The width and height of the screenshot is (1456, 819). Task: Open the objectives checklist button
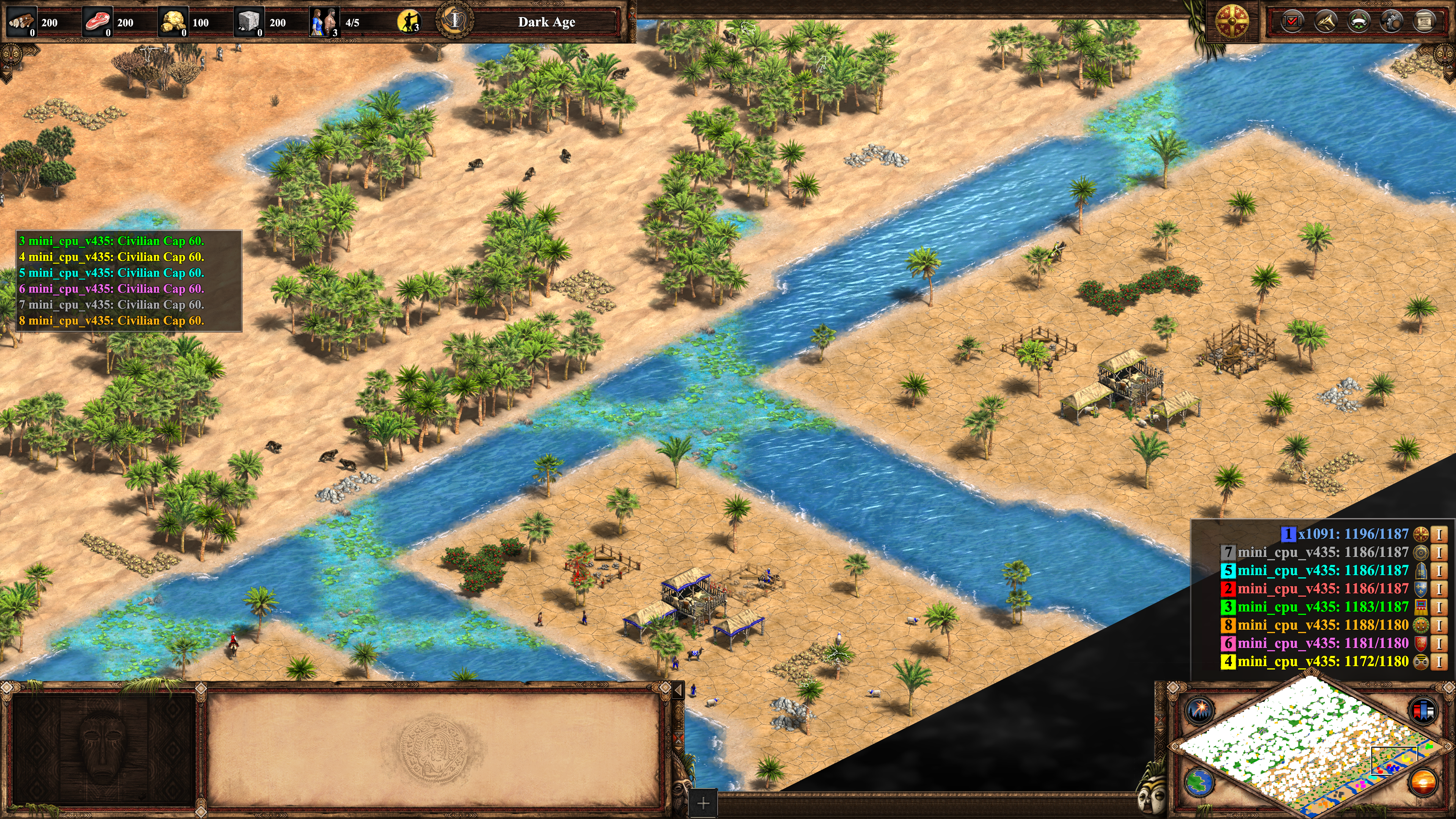(x=1292, y=22)
